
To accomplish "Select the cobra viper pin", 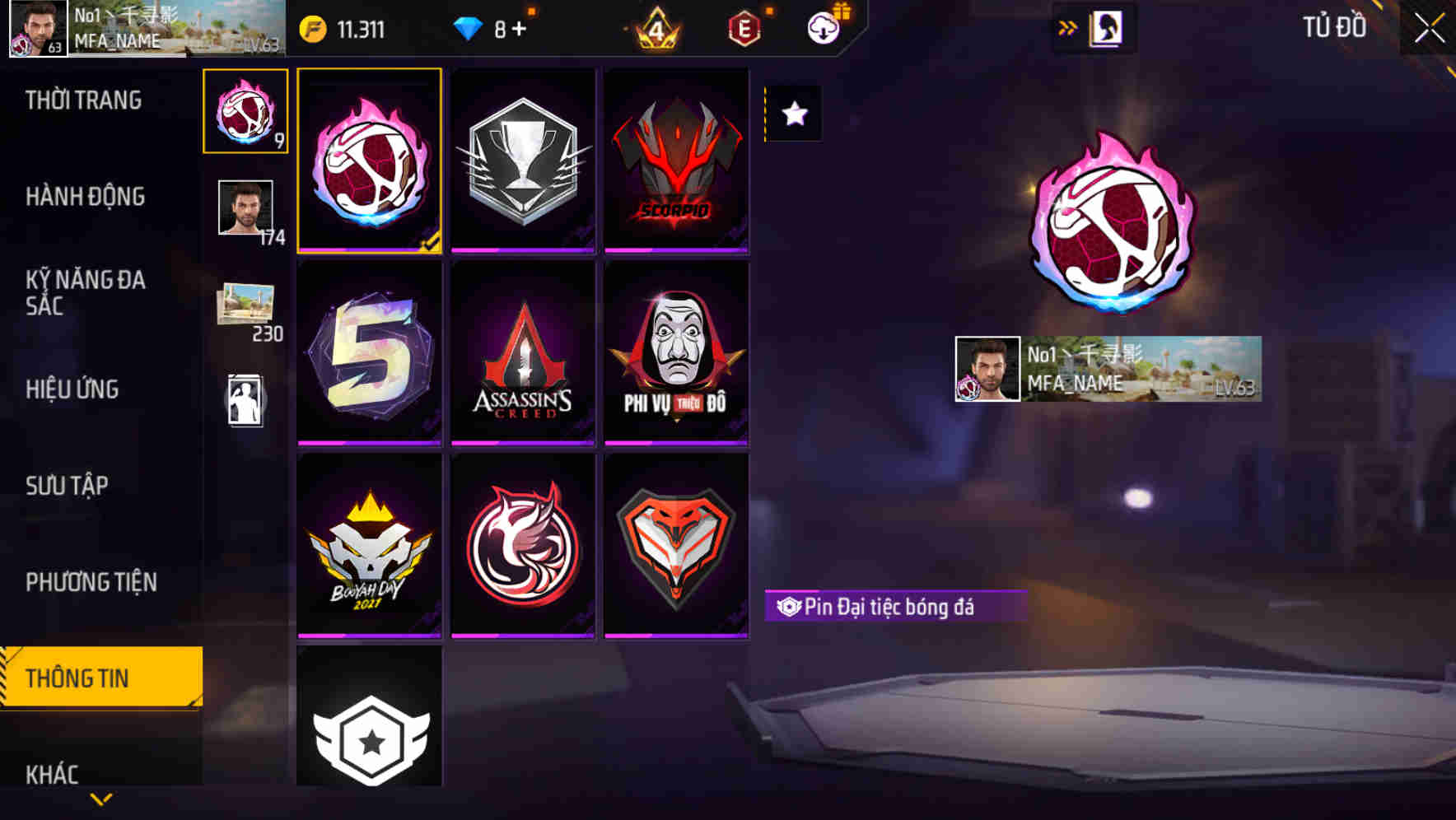I will [677, 545].
